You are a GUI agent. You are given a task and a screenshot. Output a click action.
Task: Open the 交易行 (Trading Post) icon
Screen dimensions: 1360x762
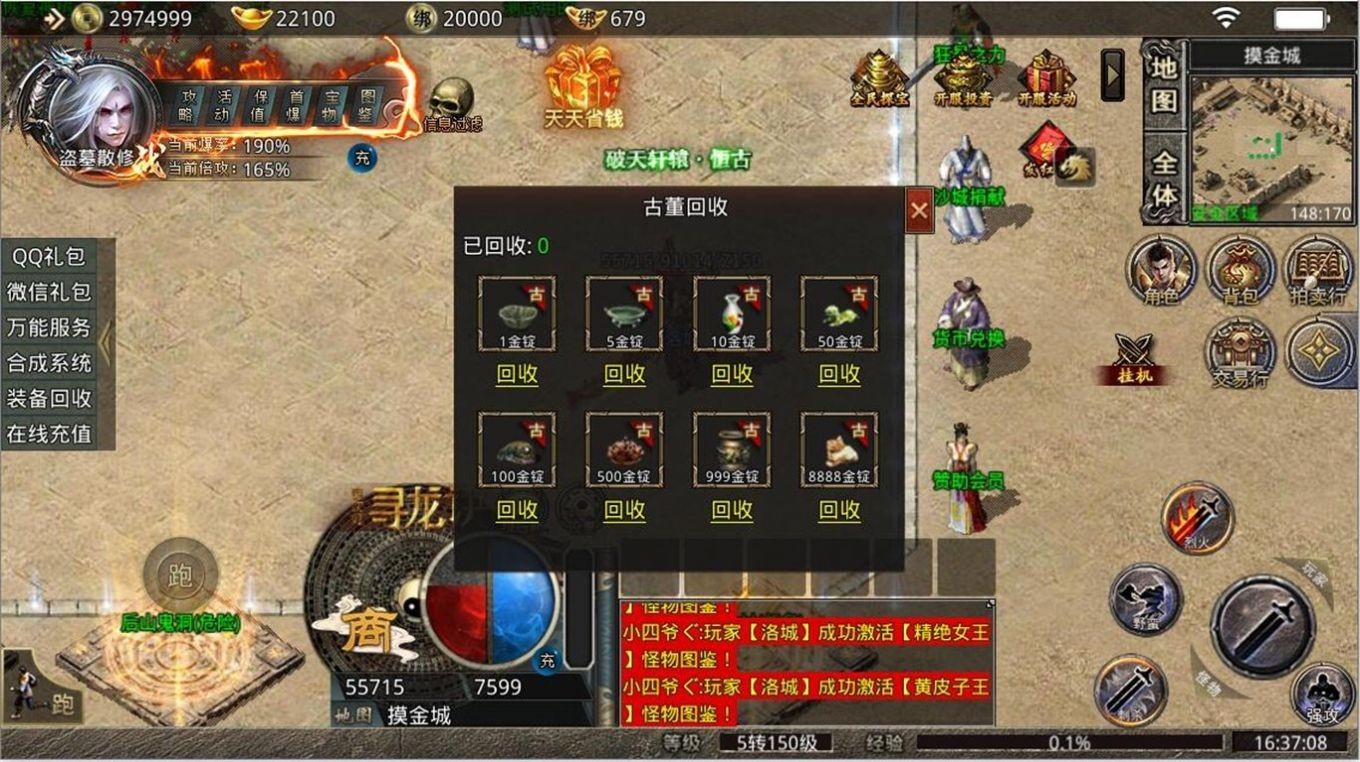1240,350
